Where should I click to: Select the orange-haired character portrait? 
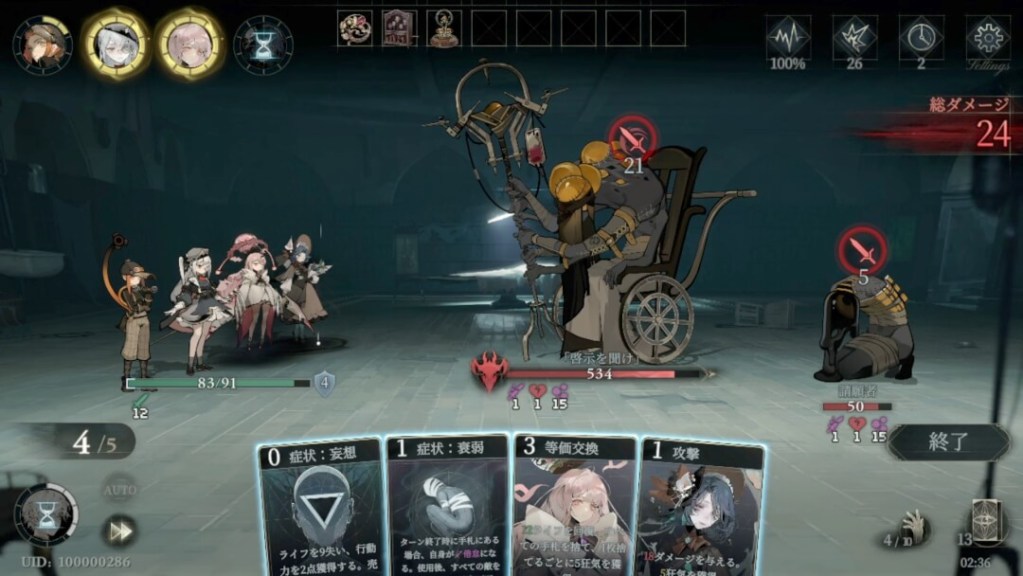(x=42, y=44)
